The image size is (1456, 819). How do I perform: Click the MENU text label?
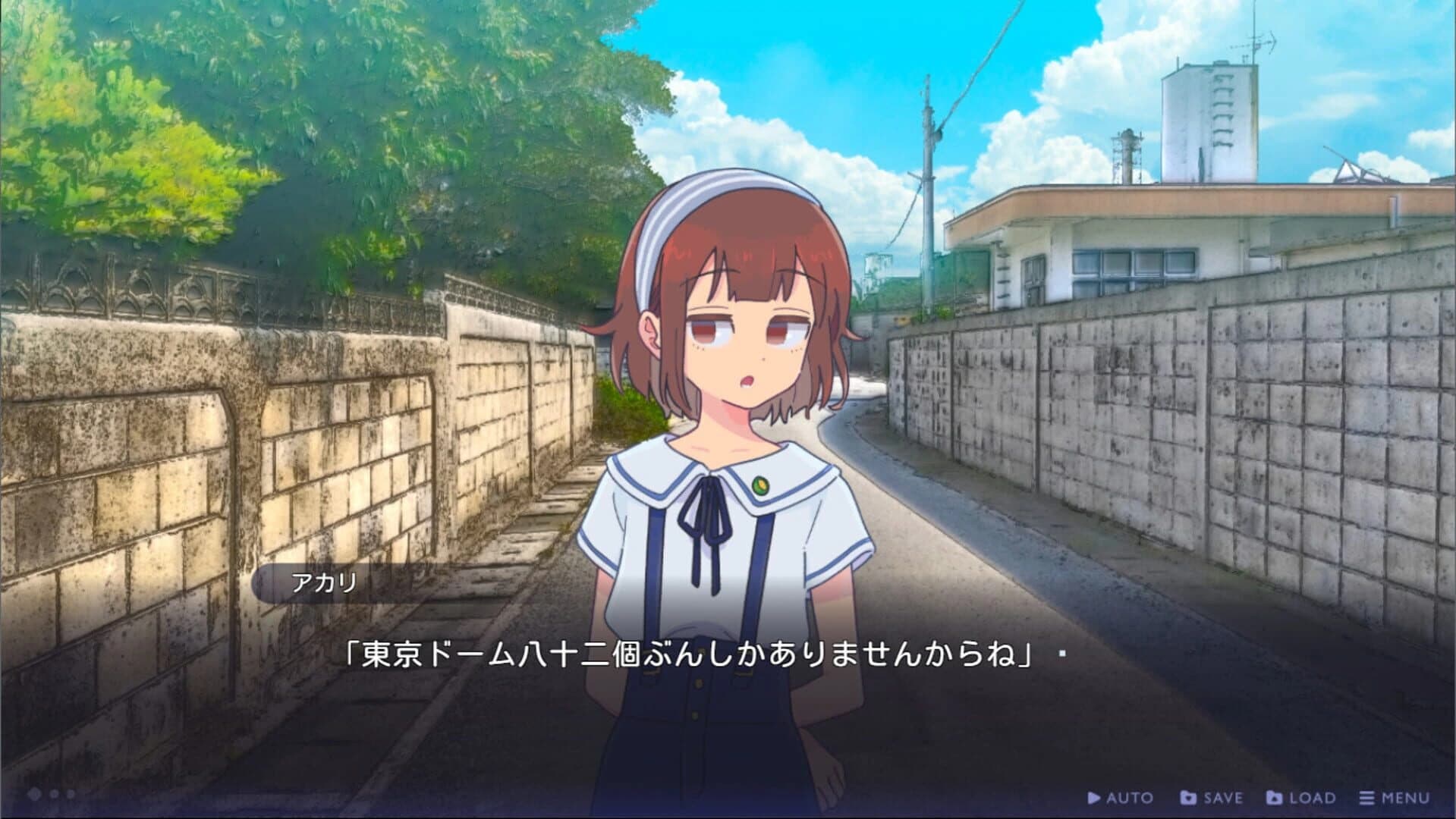[x=1407, y=798]
